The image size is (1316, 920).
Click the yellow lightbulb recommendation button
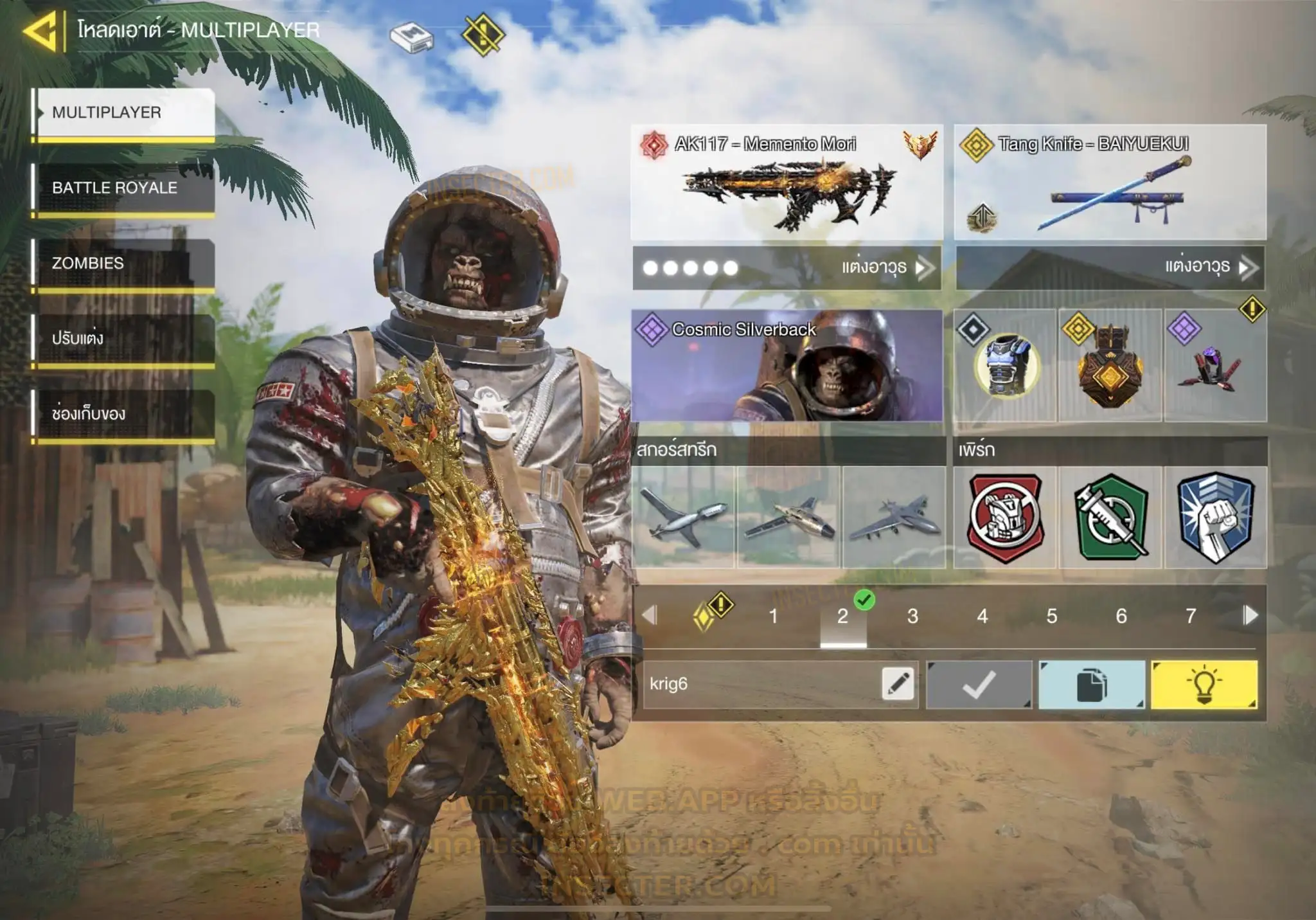coord(1204,685)
